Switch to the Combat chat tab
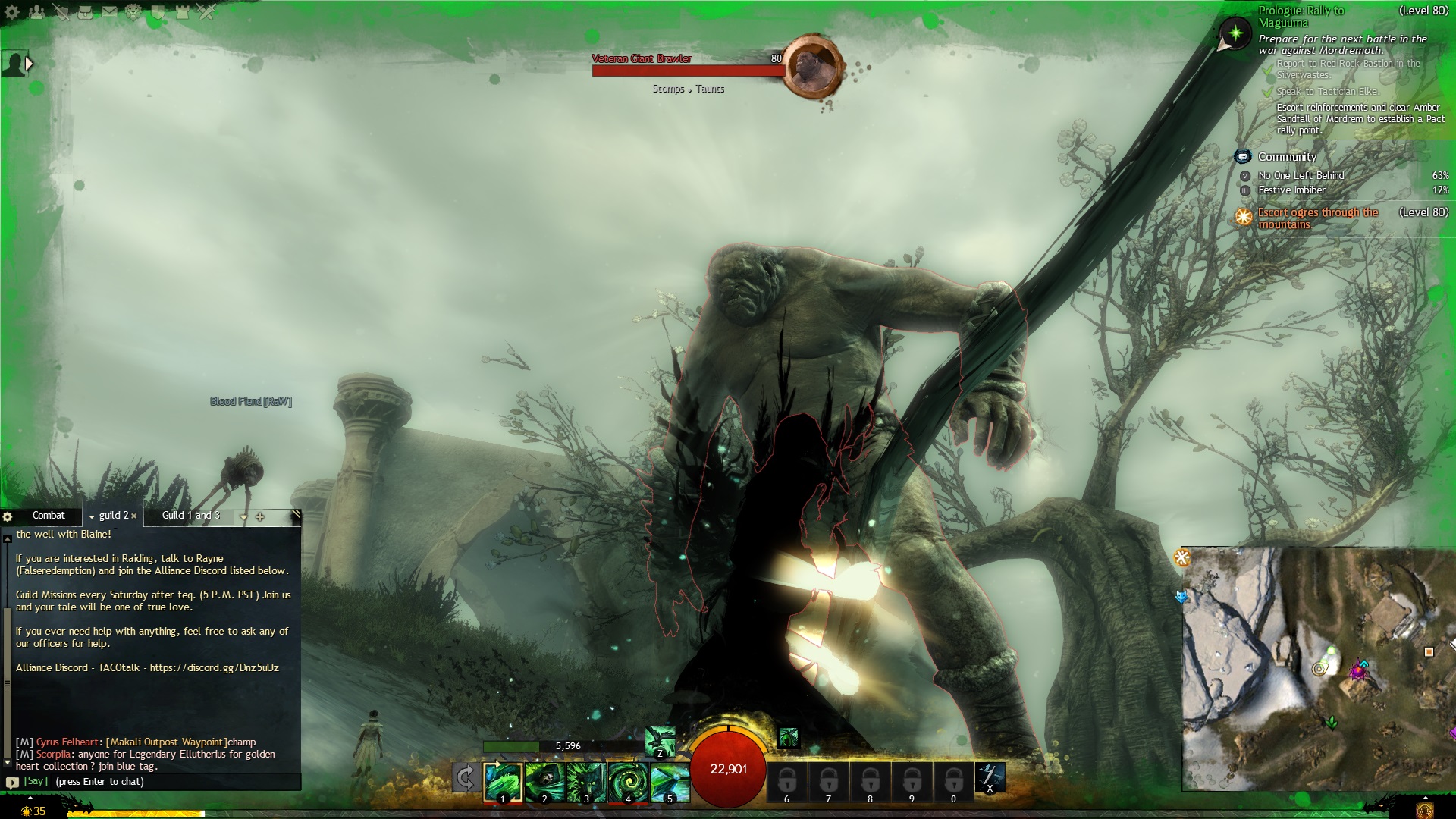The height and width of the screenshot is (819, 1456). (x=49, y=516)
